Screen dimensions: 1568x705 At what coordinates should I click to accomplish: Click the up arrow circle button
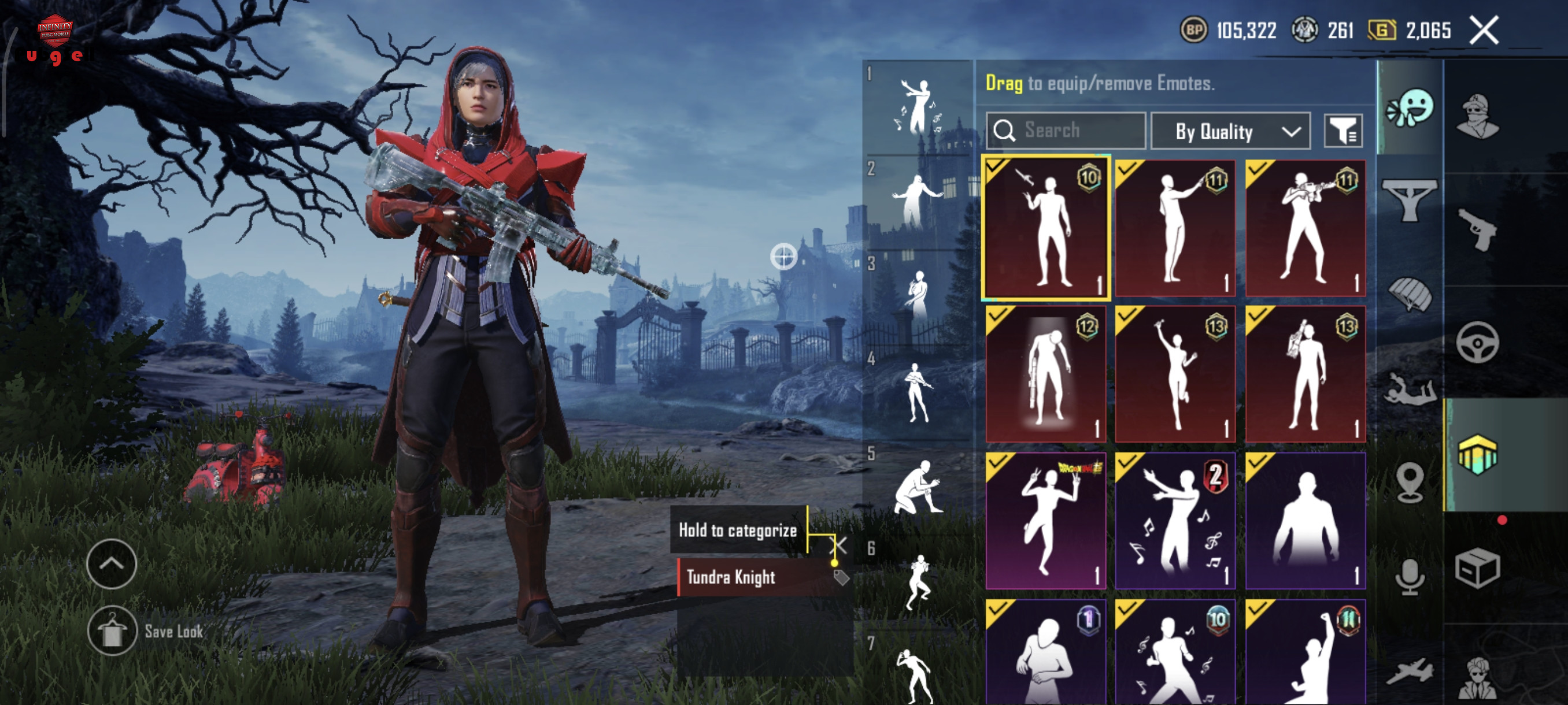112,564
